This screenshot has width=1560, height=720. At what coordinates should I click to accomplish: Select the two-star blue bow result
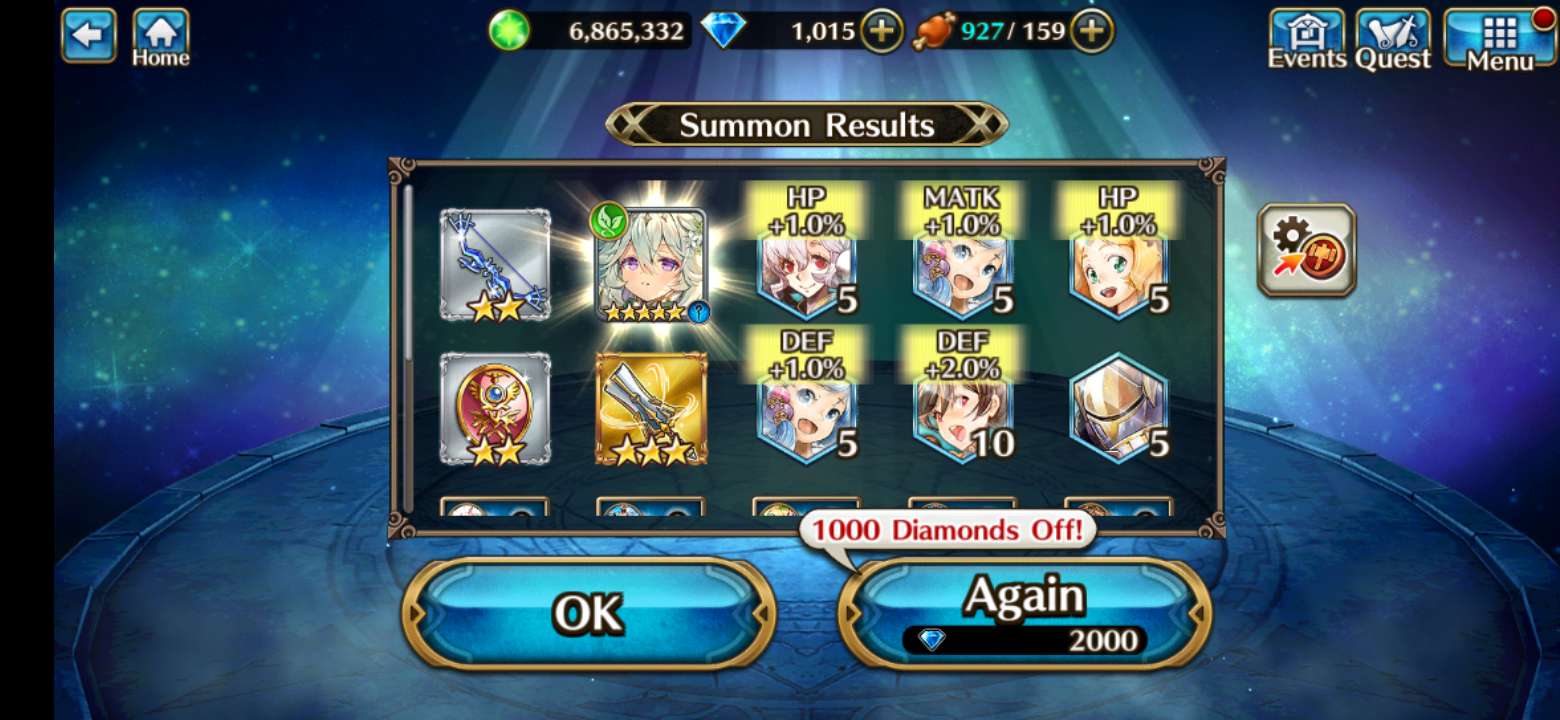coord(495,265)
